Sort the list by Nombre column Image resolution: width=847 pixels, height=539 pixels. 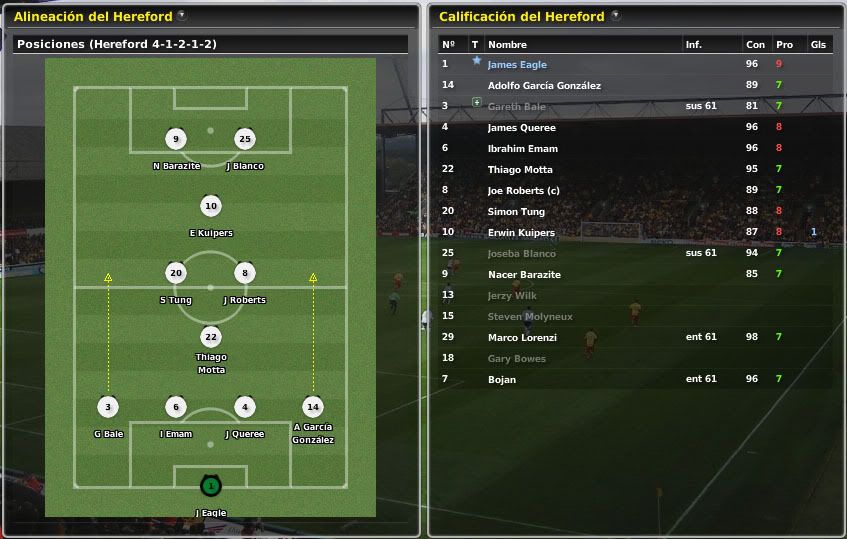[507, 45]
